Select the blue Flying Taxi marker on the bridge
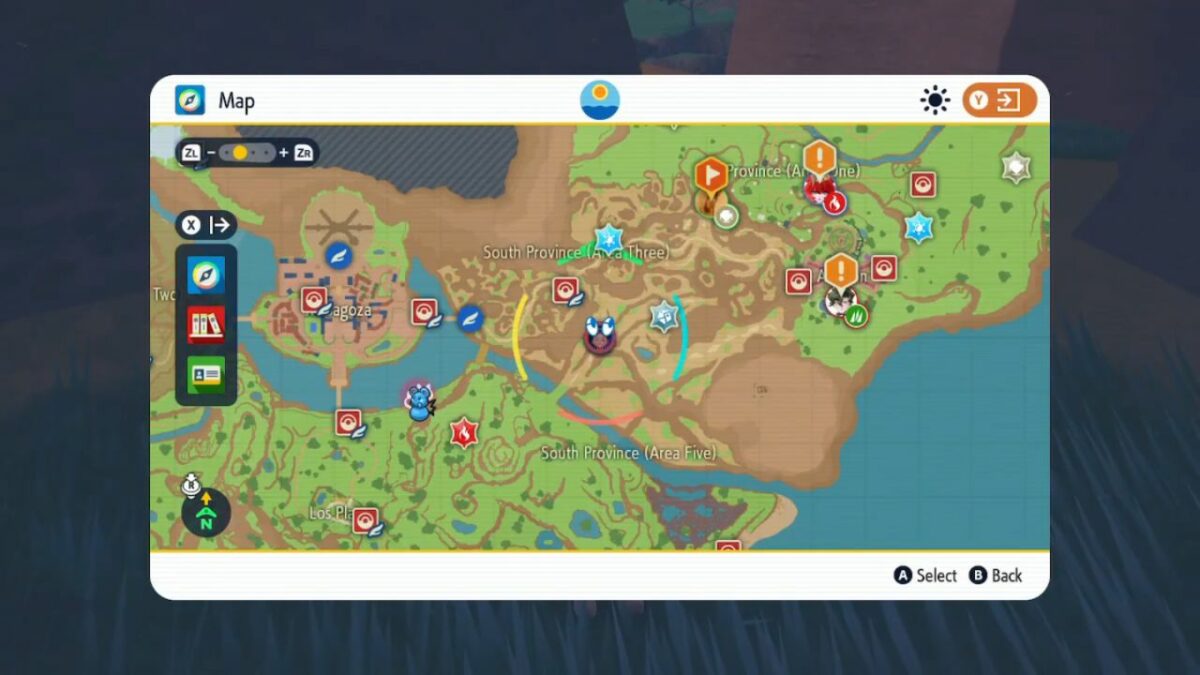 tap(470, 318)
